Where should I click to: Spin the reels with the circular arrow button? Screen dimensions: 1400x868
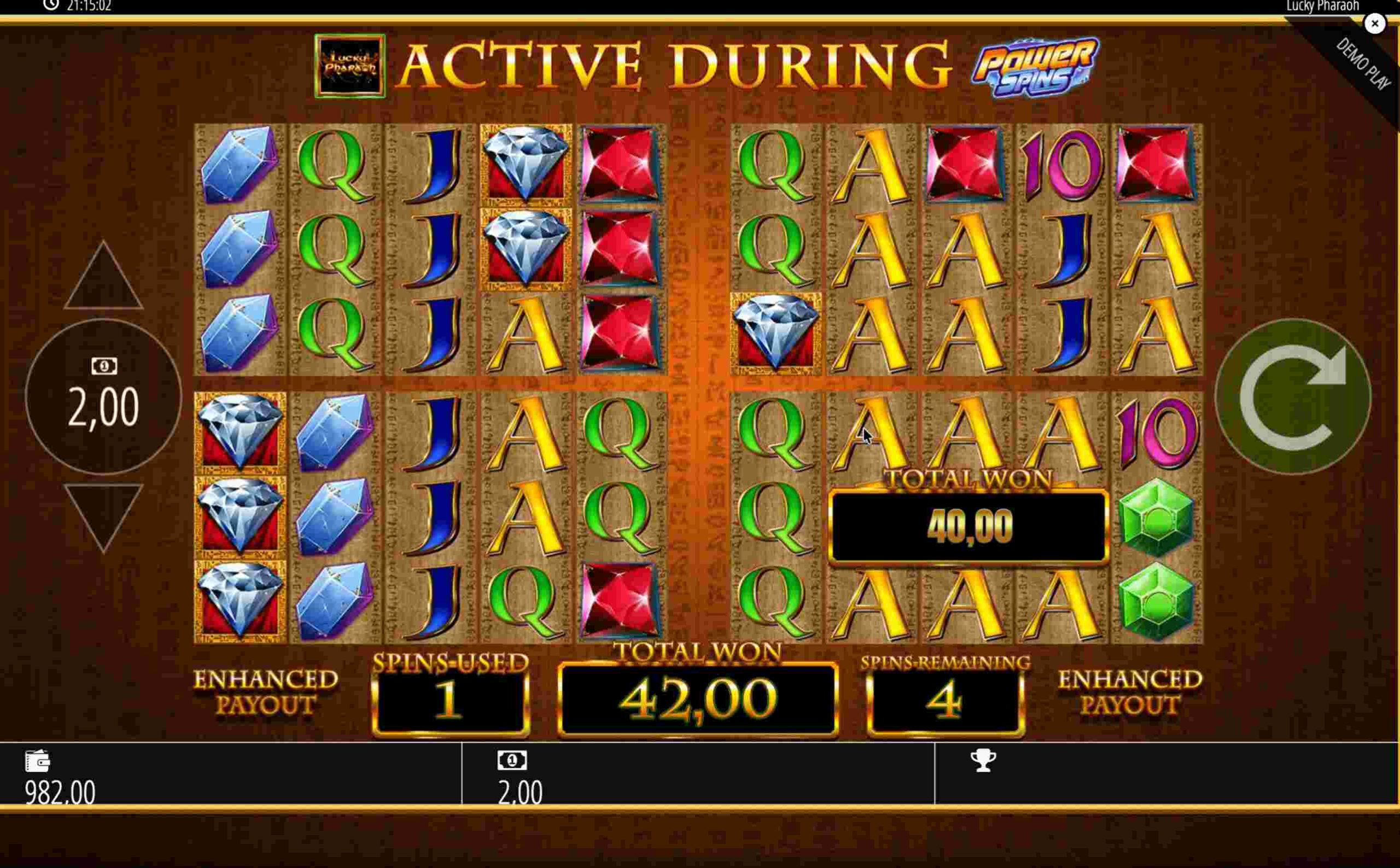click(x=1293, y=397)
